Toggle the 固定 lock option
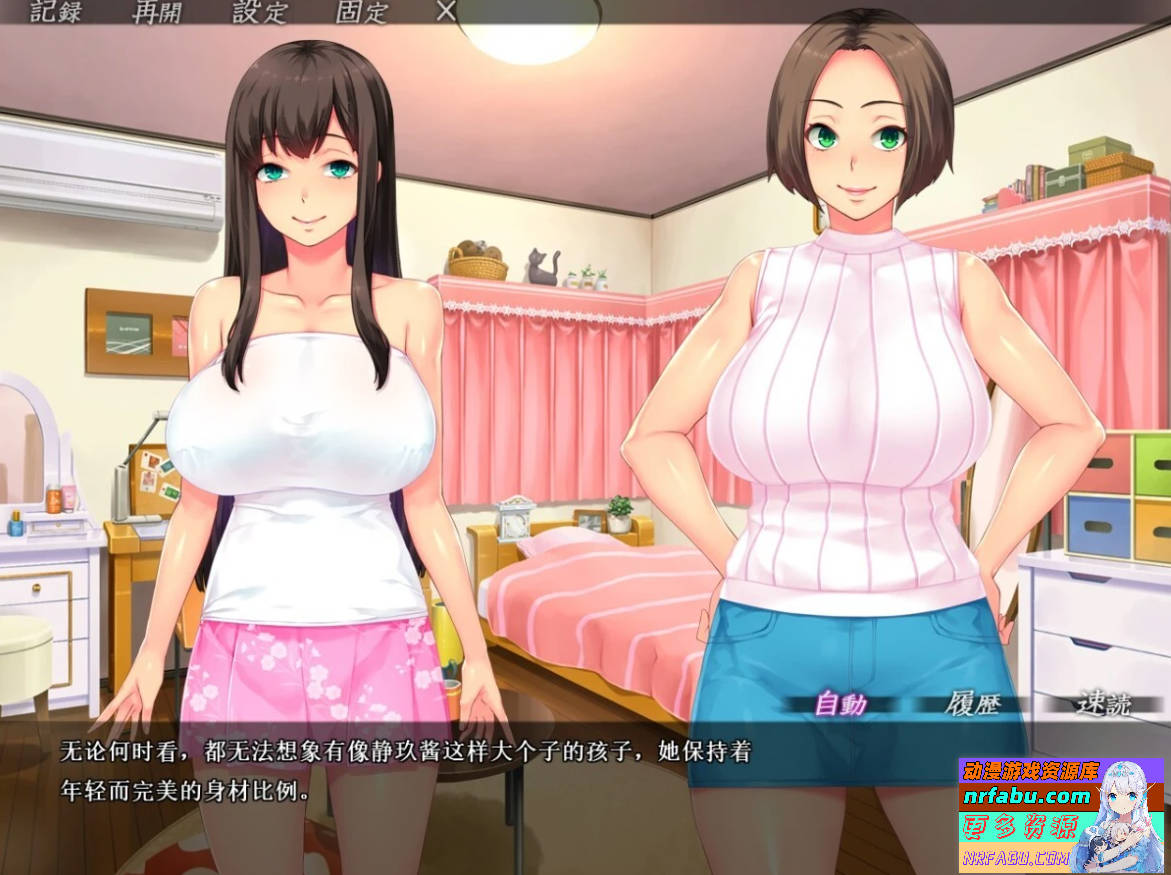Viewport: 1171px width, 875px height. click(362, 12)
